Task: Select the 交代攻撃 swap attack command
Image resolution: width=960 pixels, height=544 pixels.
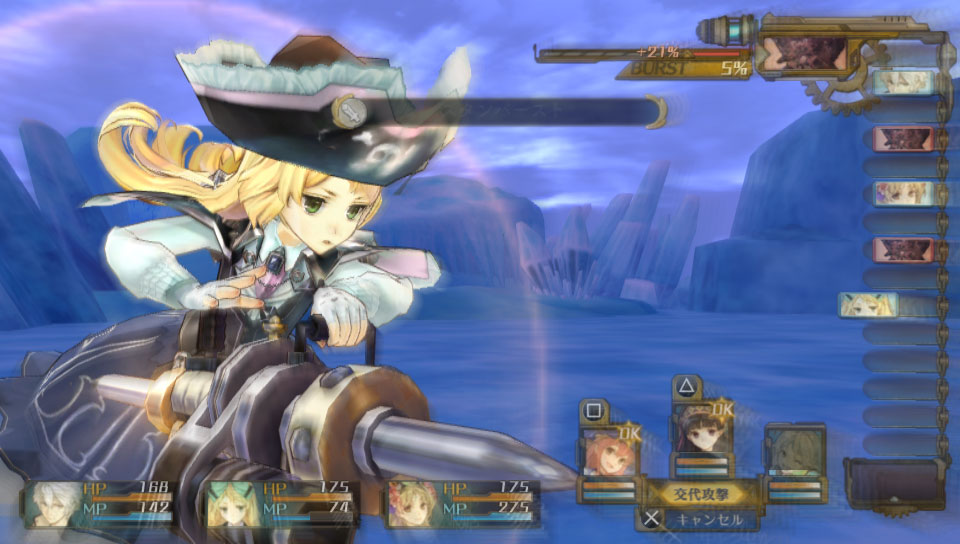Action: 700,491
